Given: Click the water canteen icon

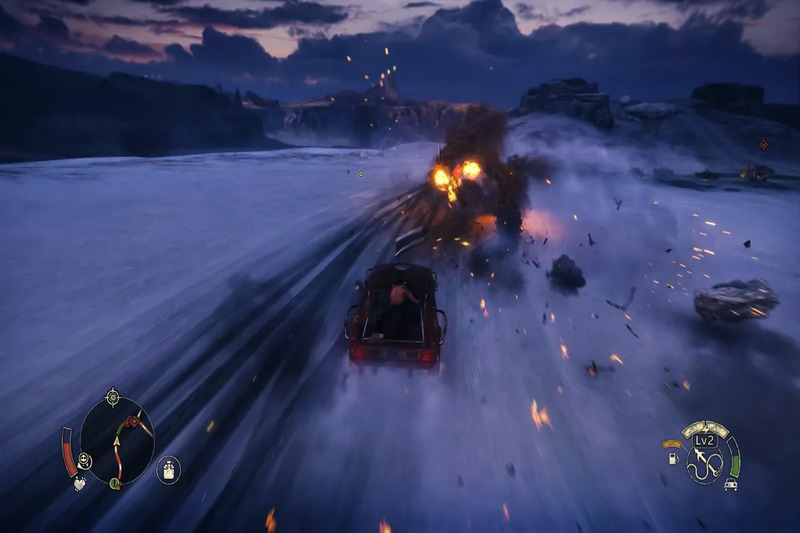Looking at the screenshot, I should click(x=169, y=469).
